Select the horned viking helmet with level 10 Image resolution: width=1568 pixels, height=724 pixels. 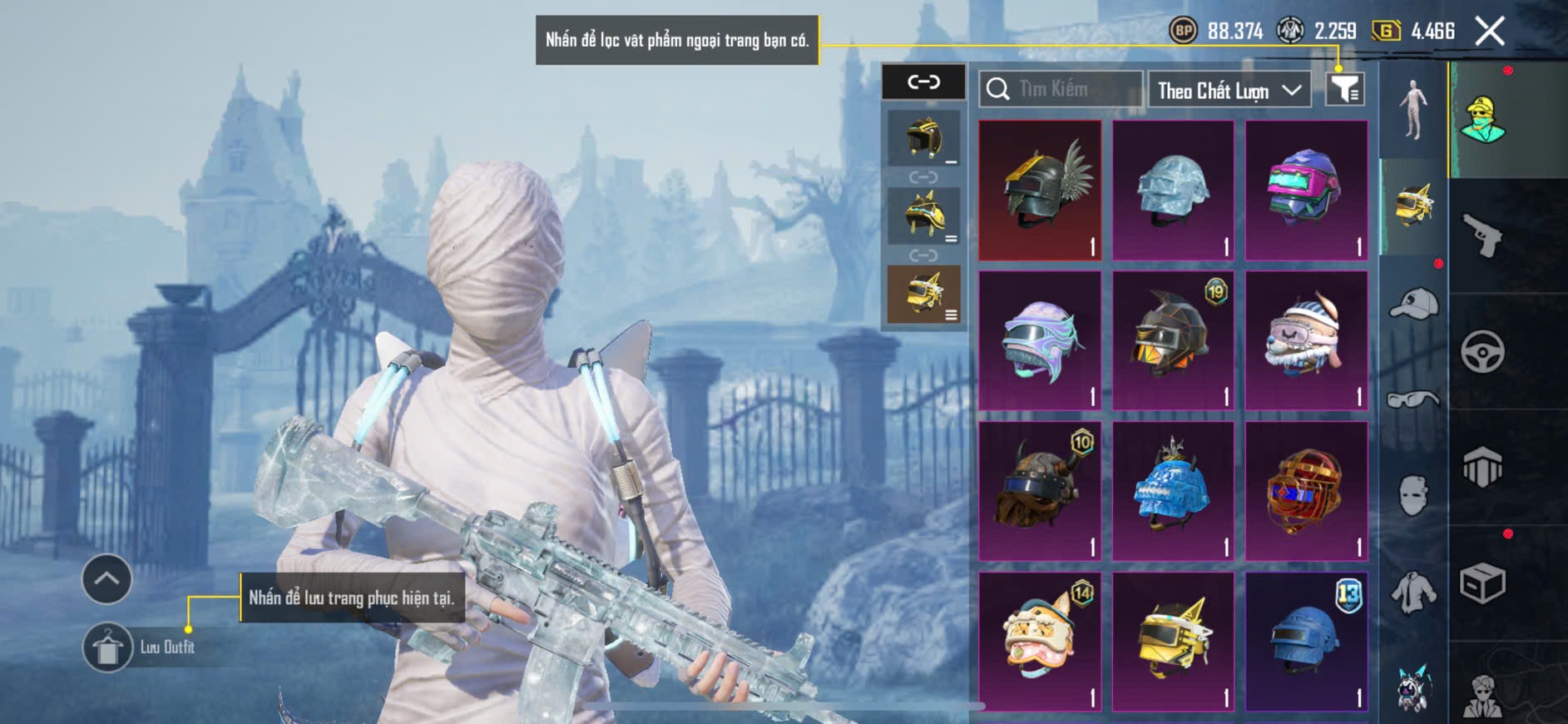click(x=1040, y=491)
